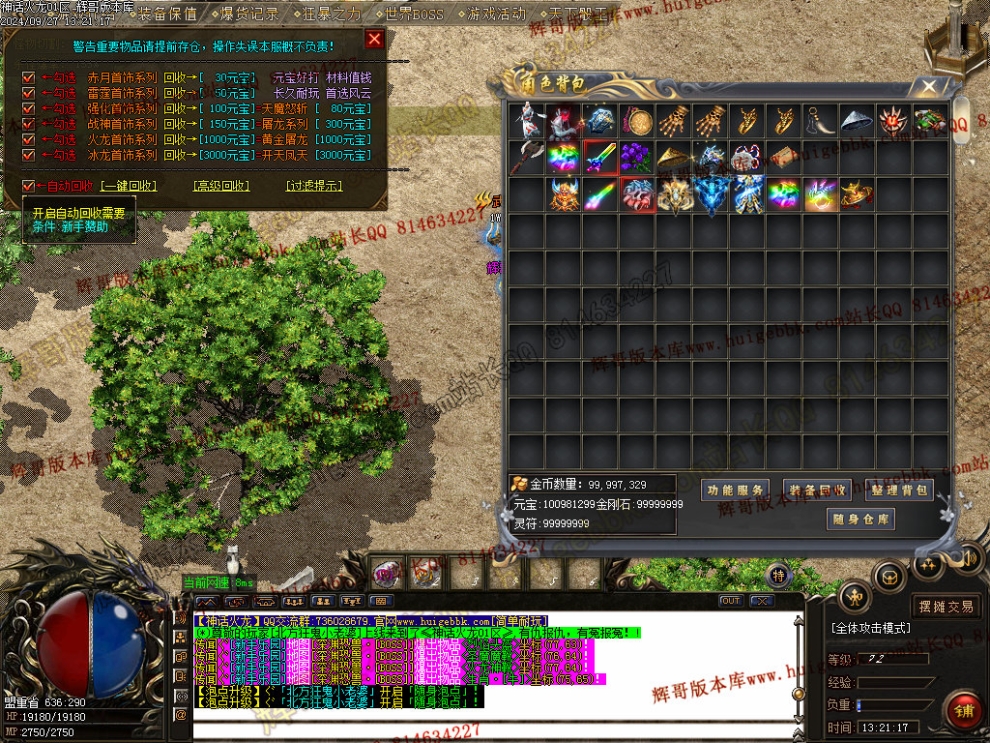Click the round 铺 shop button

(x=964, y=709)
